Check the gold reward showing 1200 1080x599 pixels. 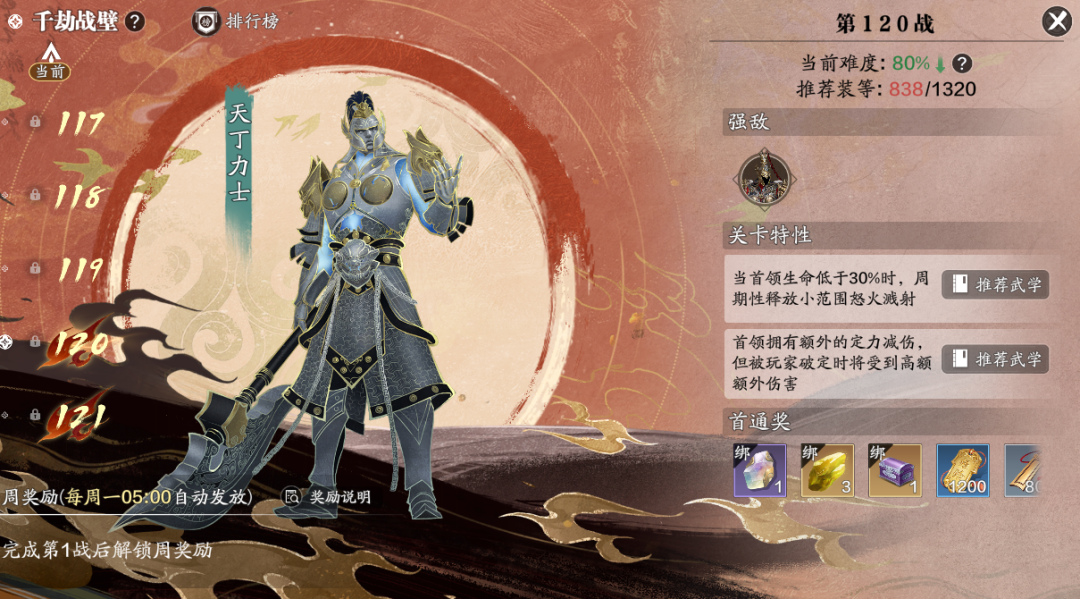[963, 470]
